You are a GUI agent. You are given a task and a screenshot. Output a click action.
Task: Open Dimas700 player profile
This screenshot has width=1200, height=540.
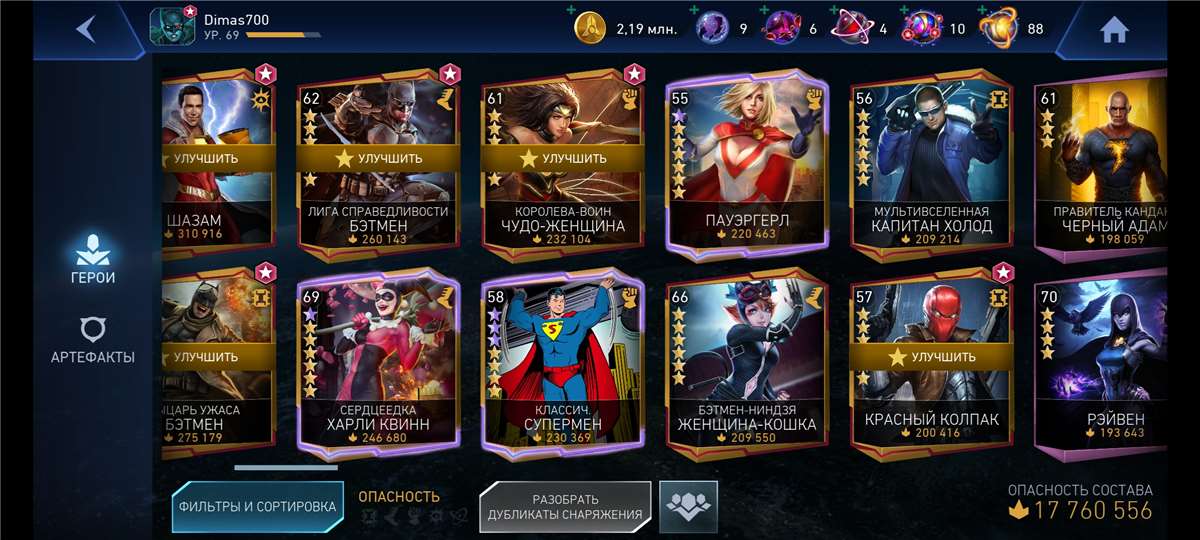point(172,27)
